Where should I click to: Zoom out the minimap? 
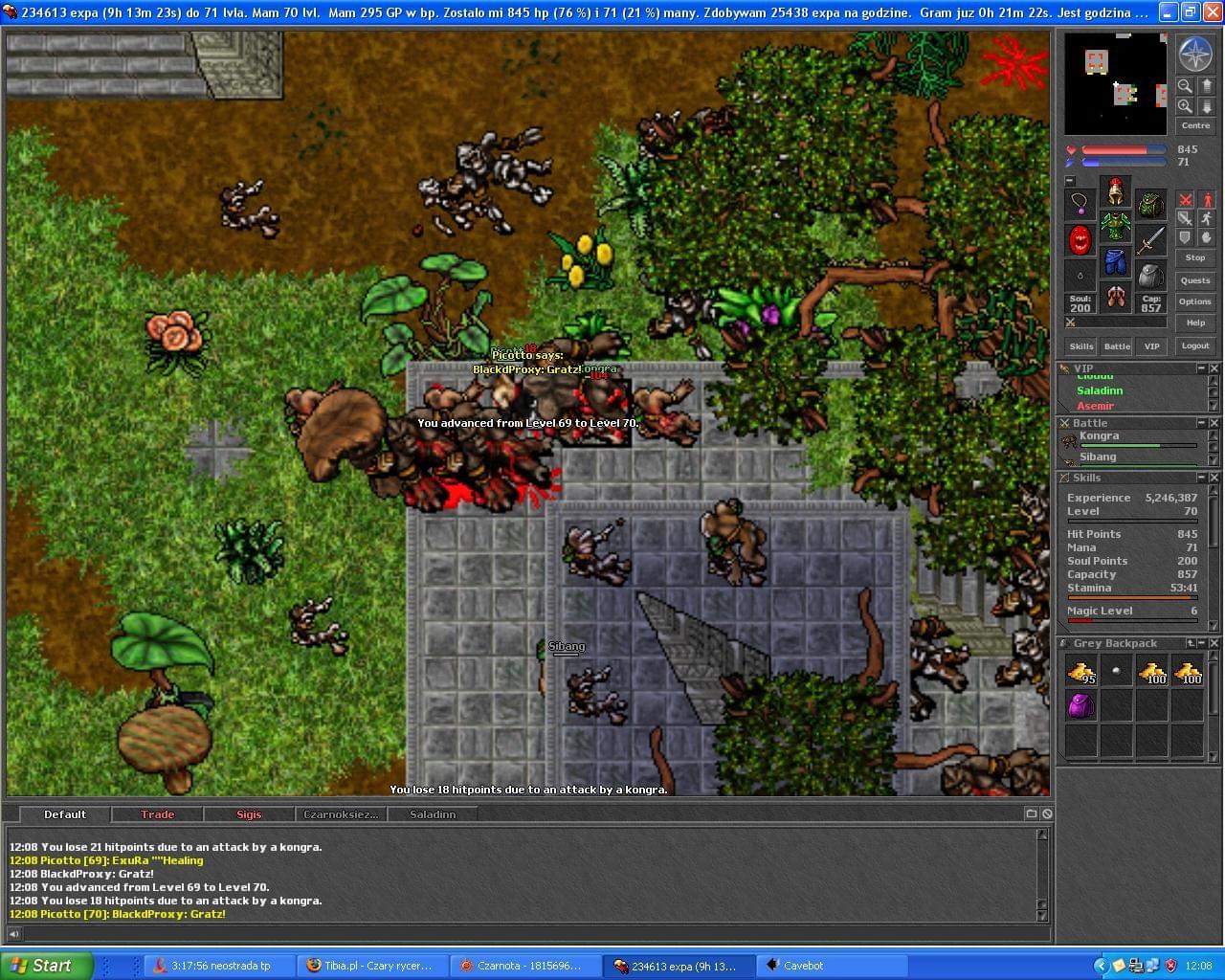(1185, 86)
